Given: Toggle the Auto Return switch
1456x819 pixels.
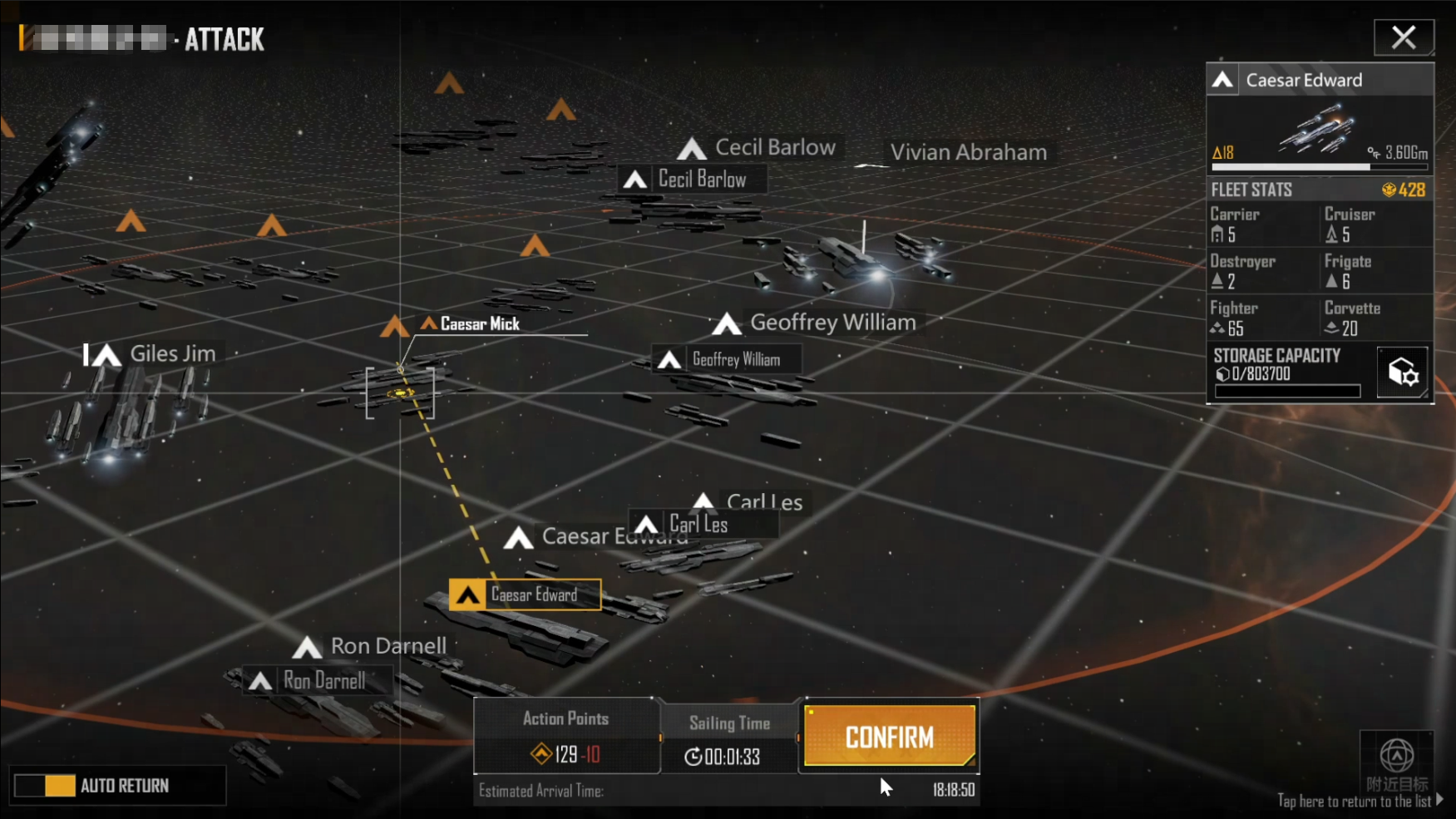Looking at the screenshot, I should (x=45, y=786).
